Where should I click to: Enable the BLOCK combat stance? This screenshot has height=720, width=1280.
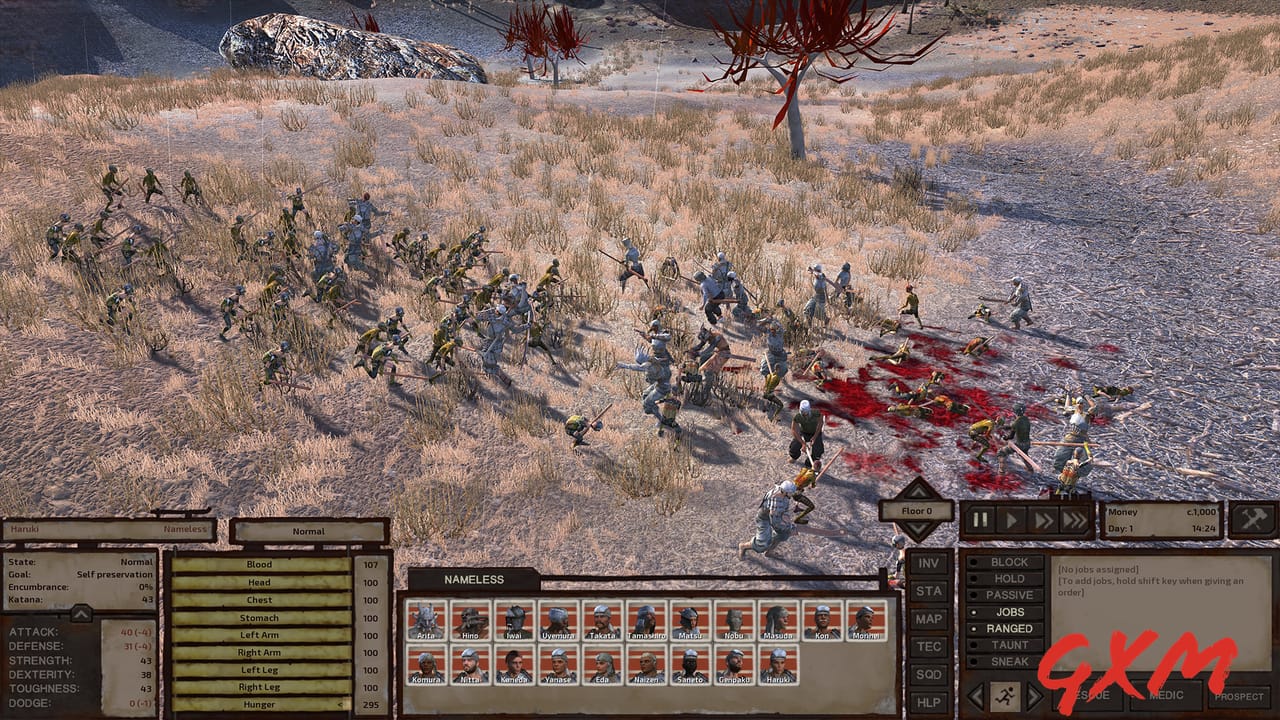coord(1007,563)
